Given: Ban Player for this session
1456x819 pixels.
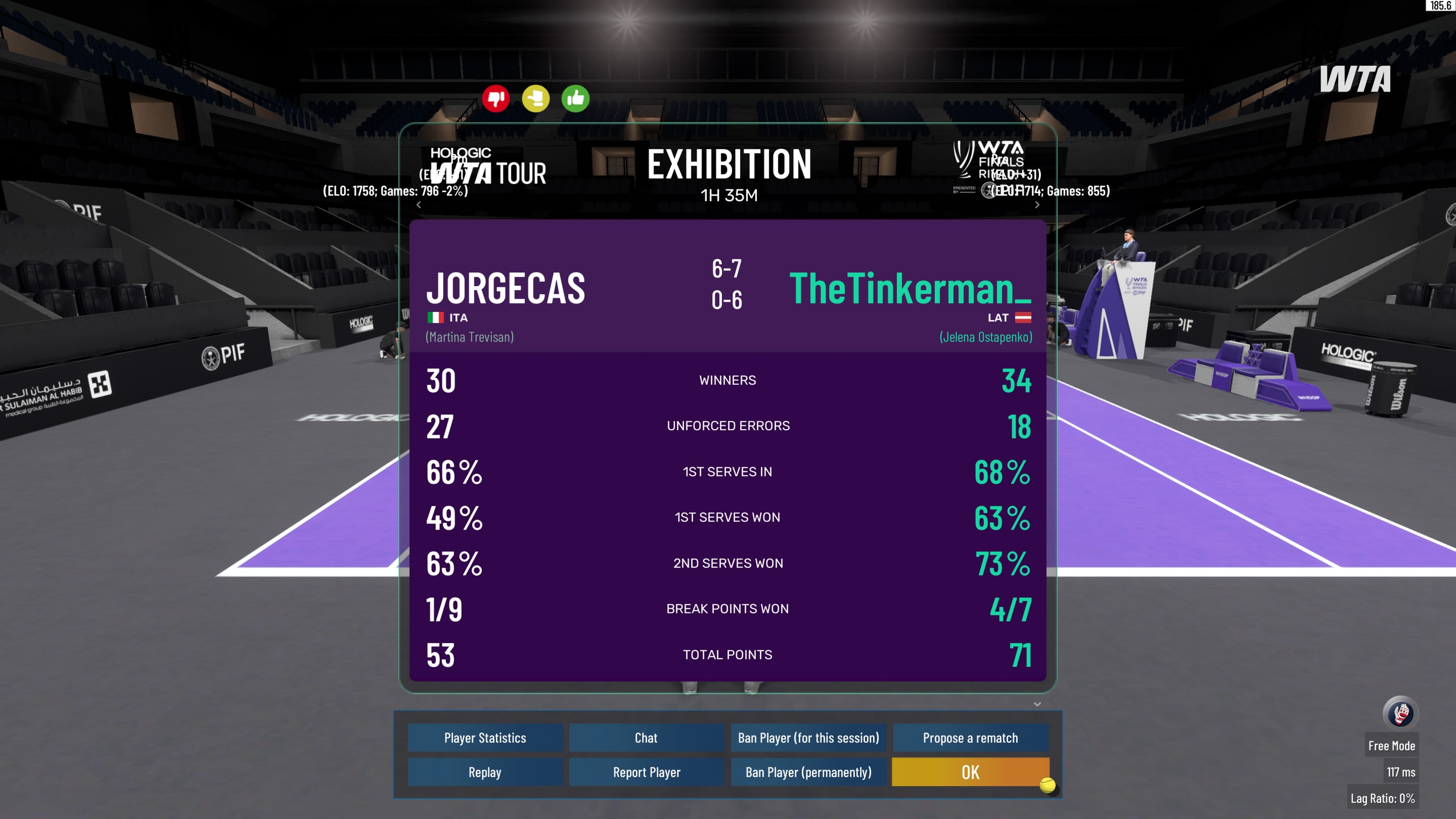Looking at the screenshot, I should coord(808,737).
